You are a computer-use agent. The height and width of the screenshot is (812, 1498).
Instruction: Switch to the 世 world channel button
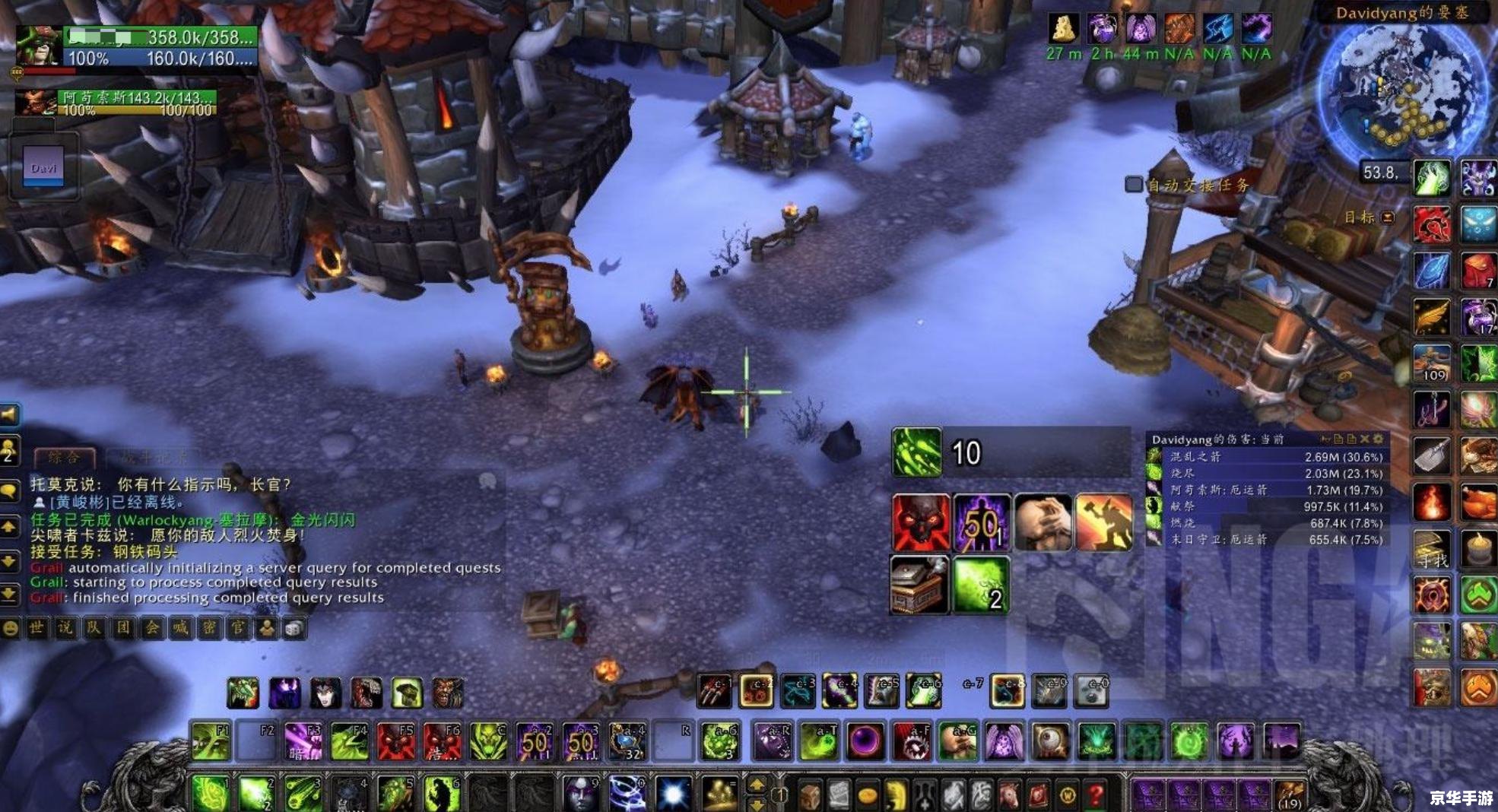(36, 628)
